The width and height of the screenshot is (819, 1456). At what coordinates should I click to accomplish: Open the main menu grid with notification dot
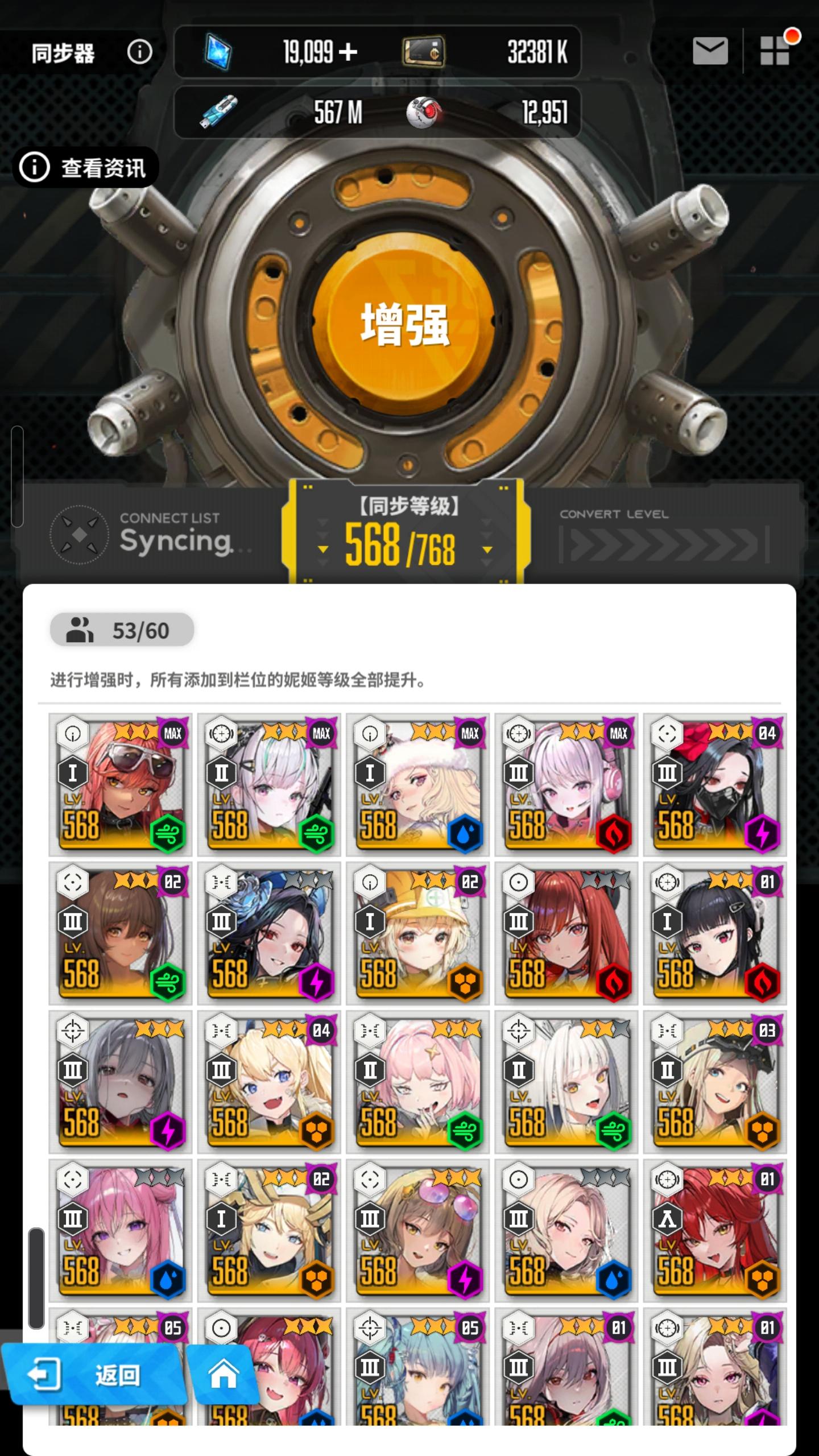coord(775,52)
